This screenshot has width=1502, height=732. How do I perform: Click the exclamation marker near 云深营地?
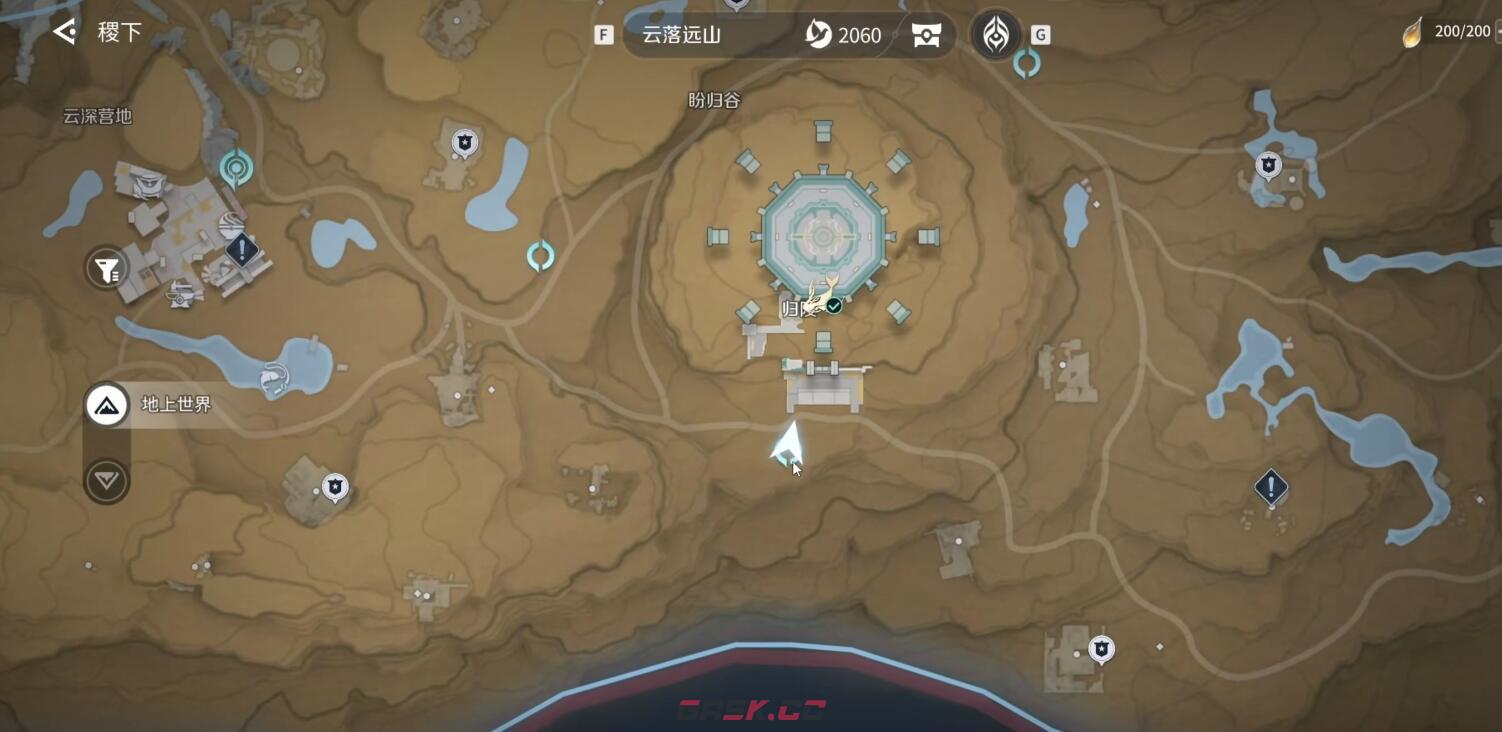[x=240, y=250]
